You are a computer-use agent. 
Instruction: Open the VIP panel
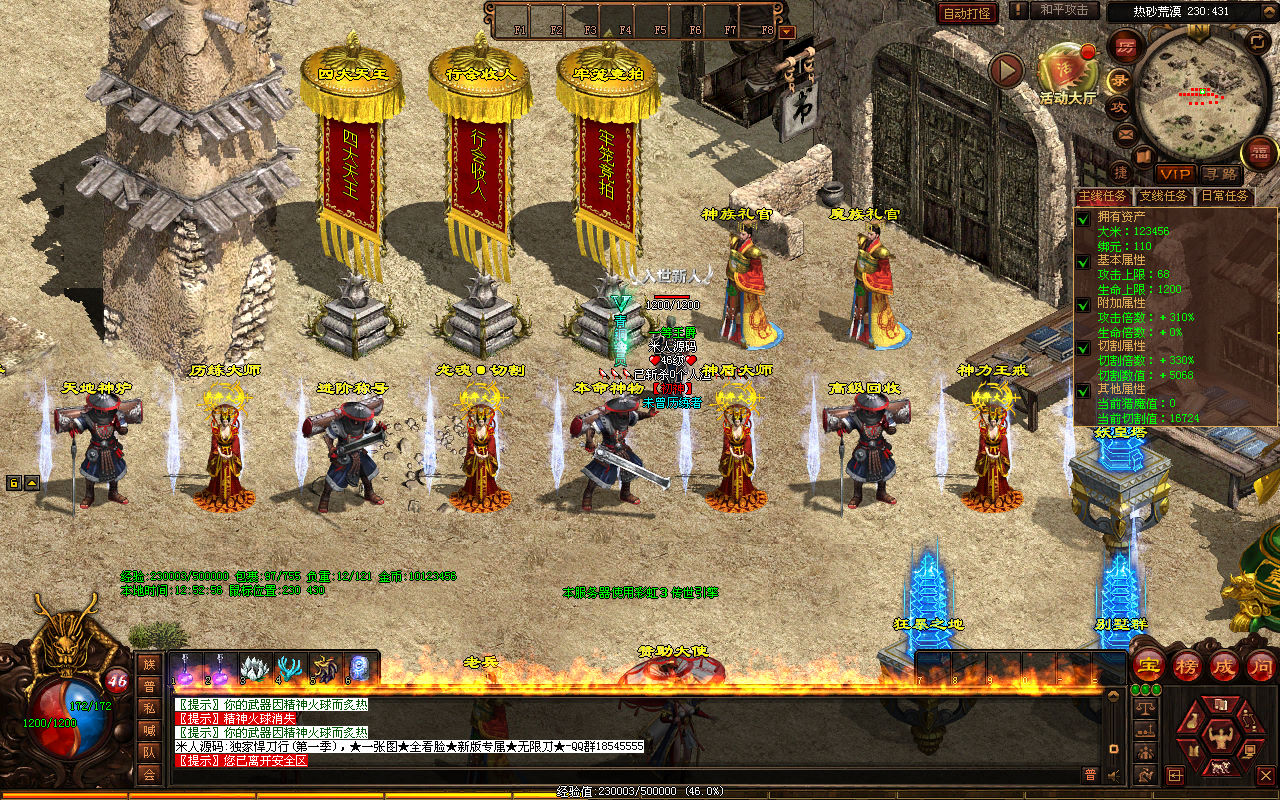[x=1177, y=173]
